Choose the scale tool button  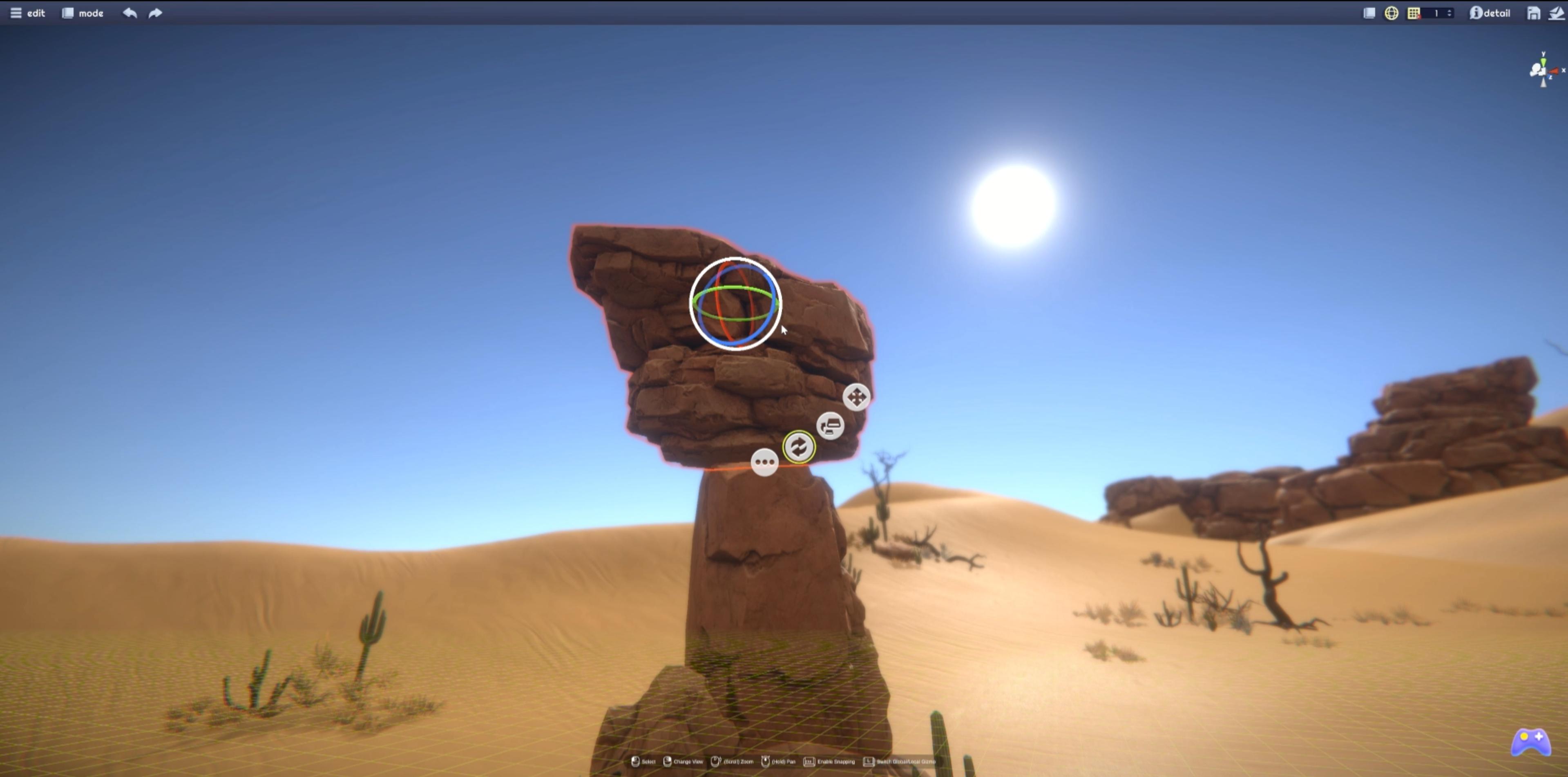pos(830,425)
